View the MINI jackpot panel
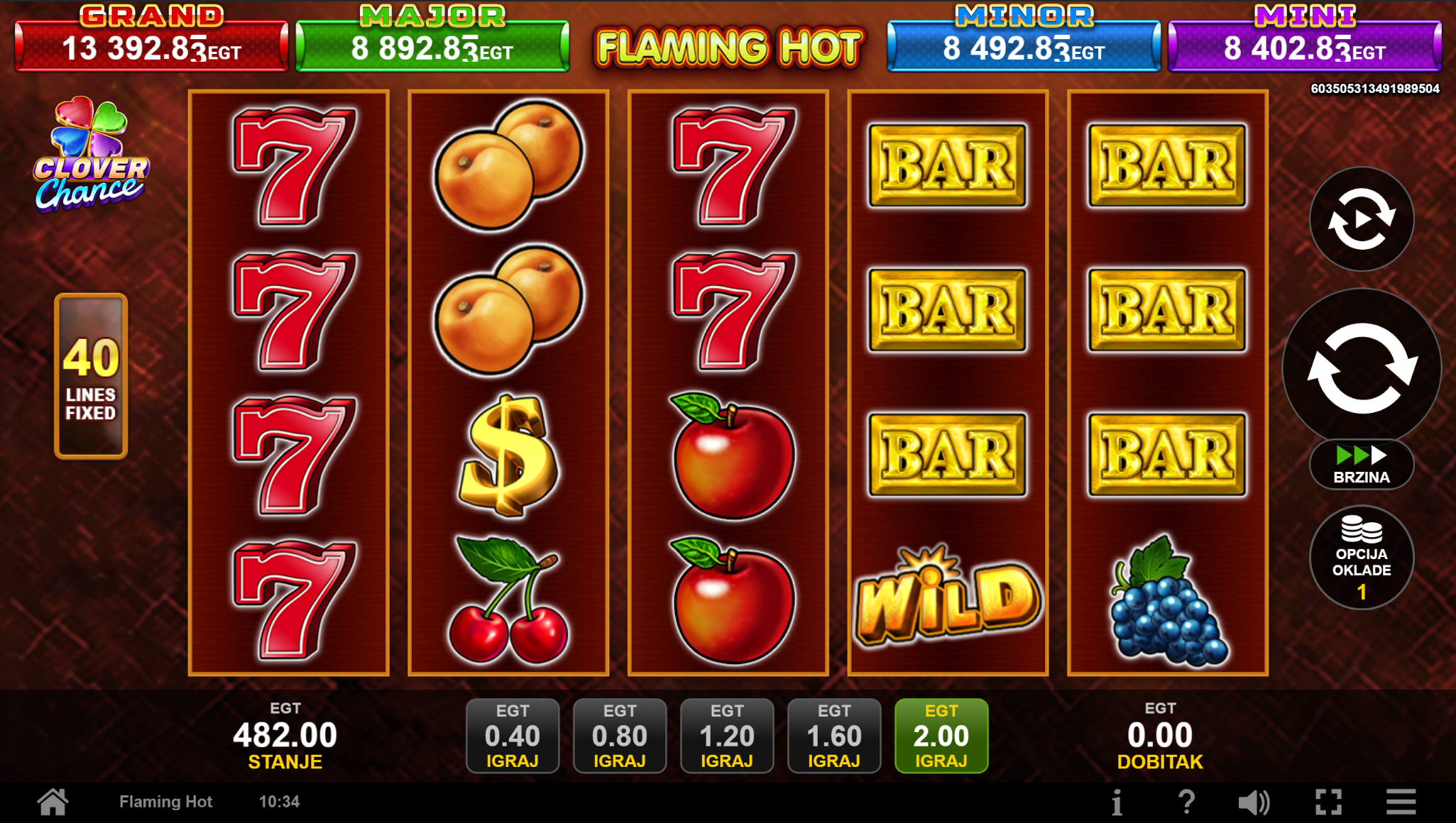This screenshot has width=1456, height=823. (x=1305, y=46)
